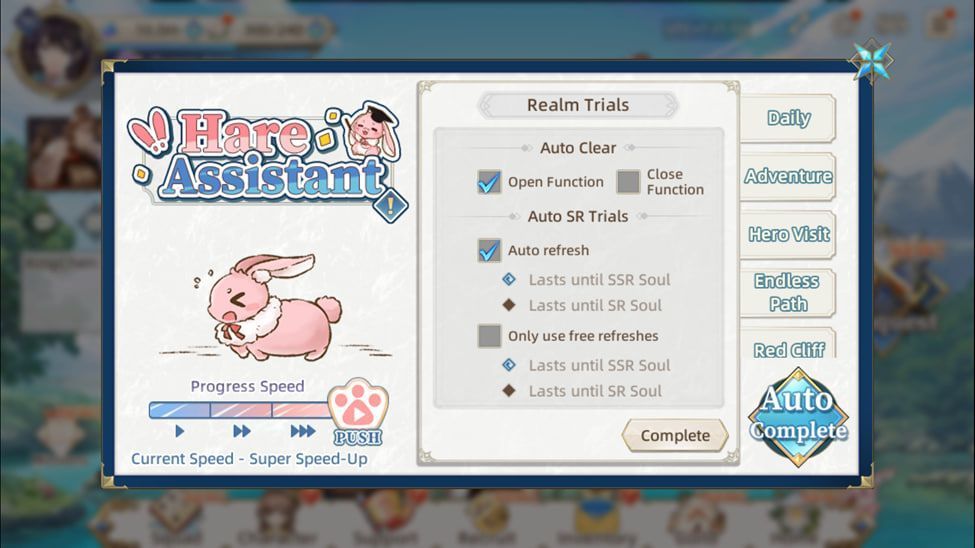Screen dimensions: 975x548
Task: Open the Adventure tab
Action: [788, 177]
